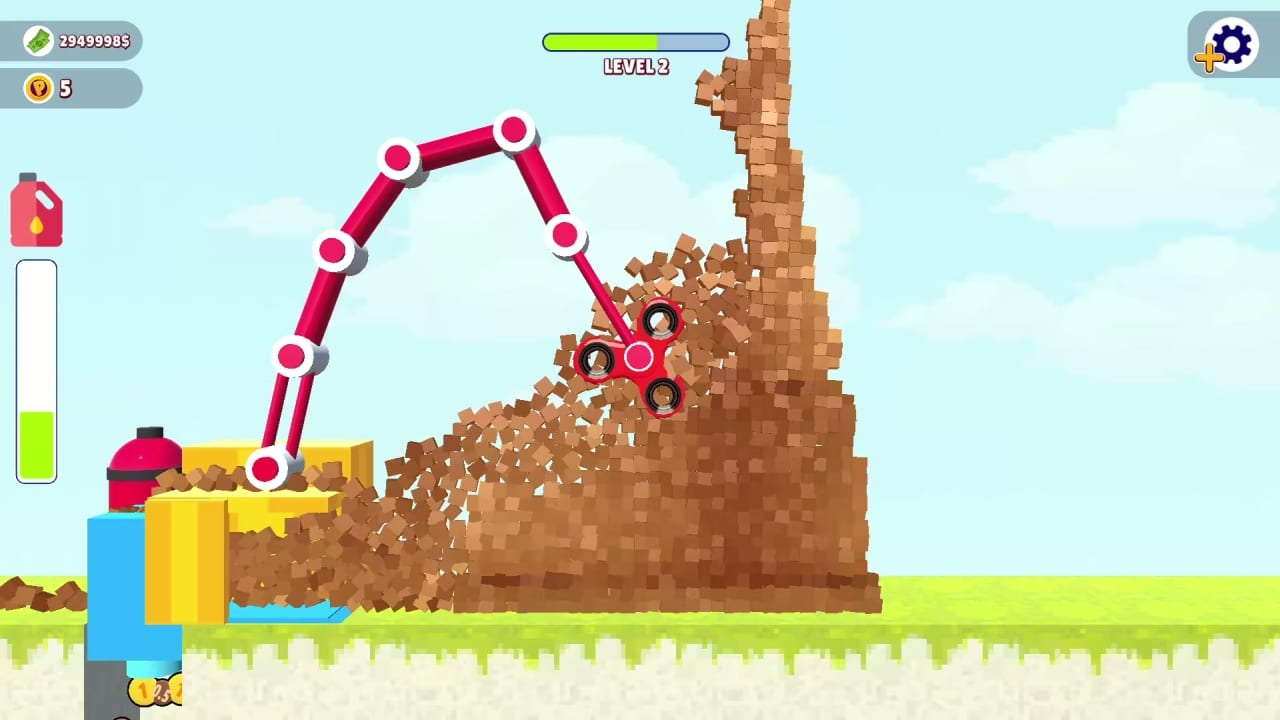Open the money balance panel
The width and height of the screenshot is (1280, 720).
click(70, 41)
